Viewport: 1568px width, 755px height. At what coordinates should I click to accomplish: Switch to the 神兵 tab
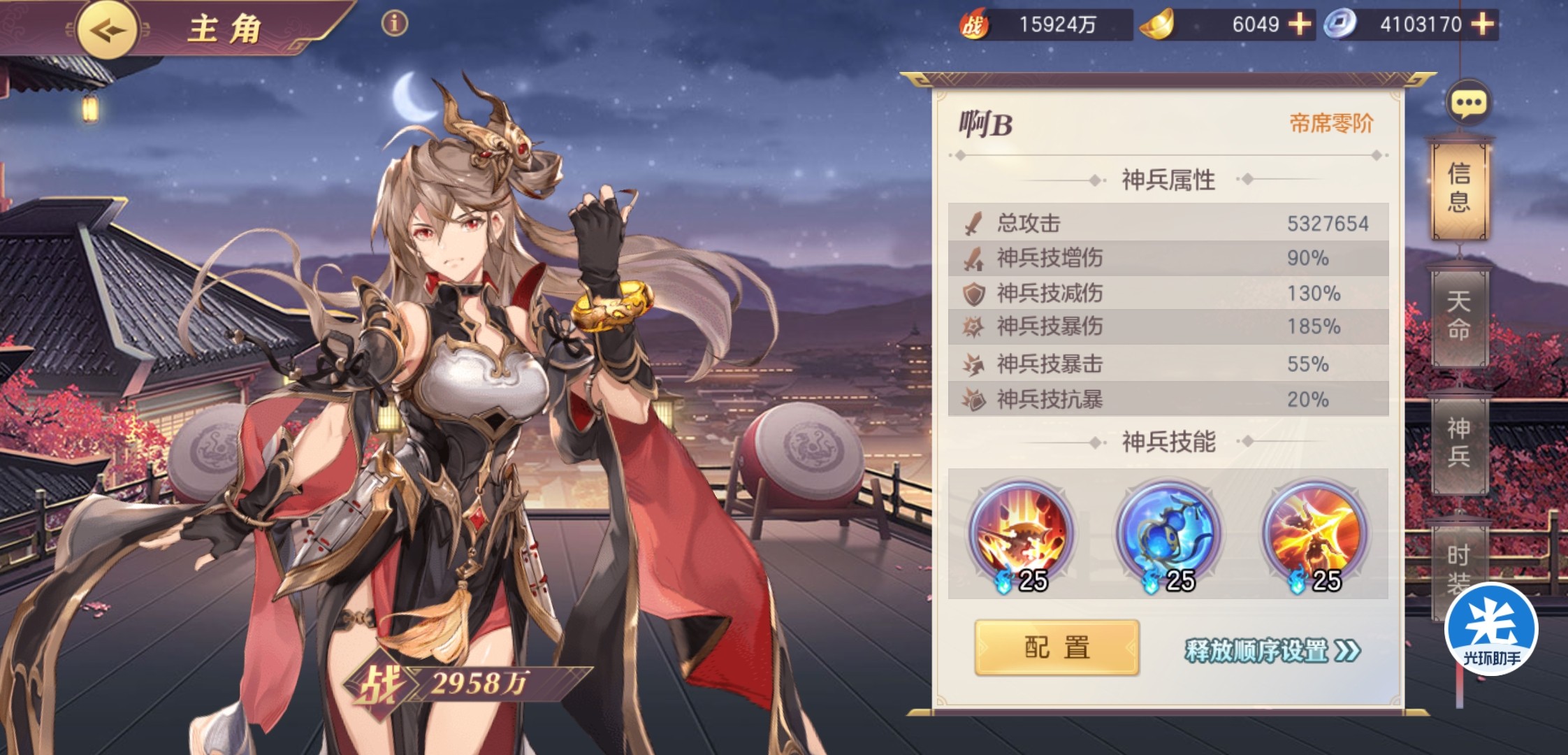click(1459, 442)
